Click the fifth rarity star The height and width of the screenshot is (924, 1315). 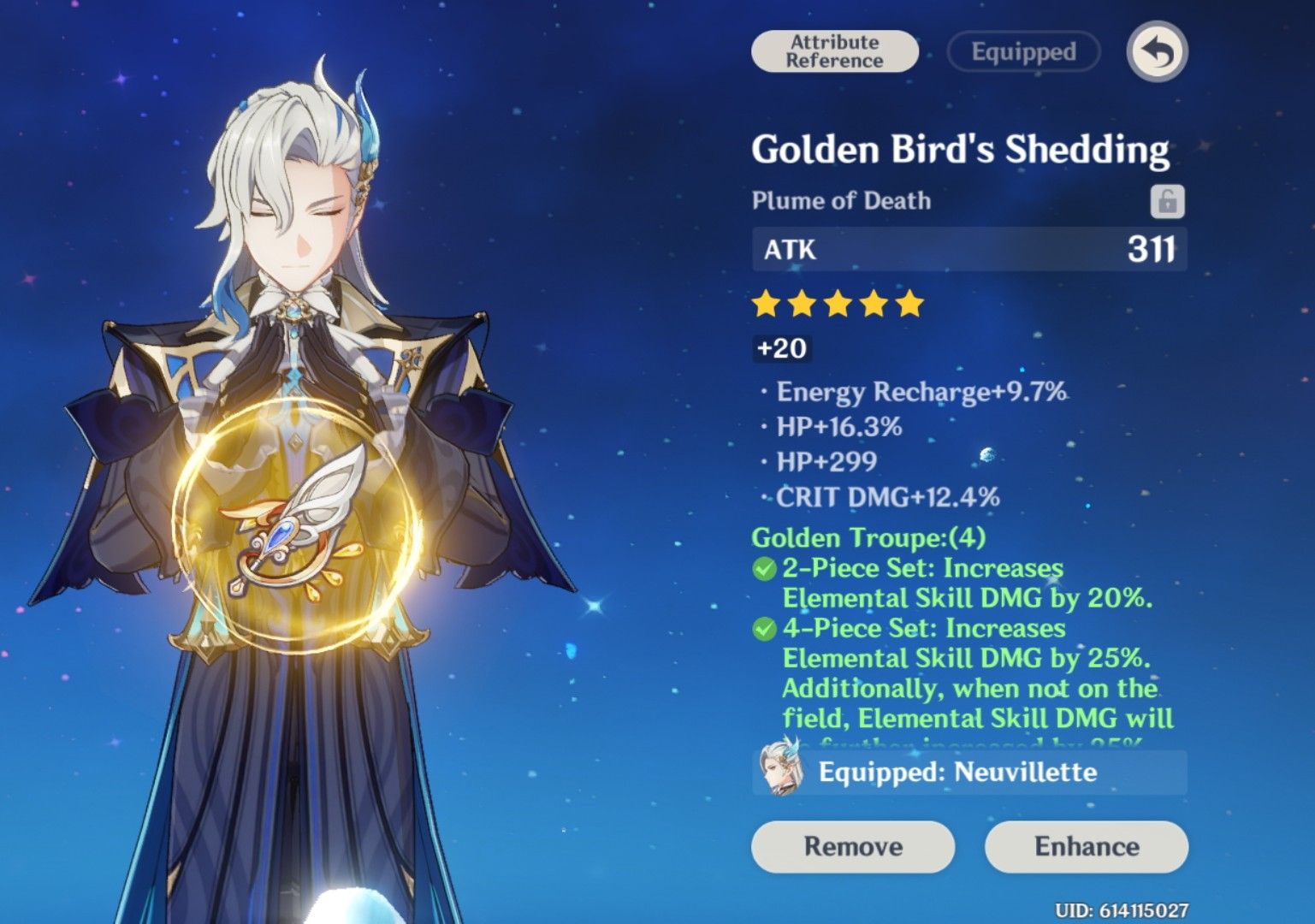coord(909,303)
